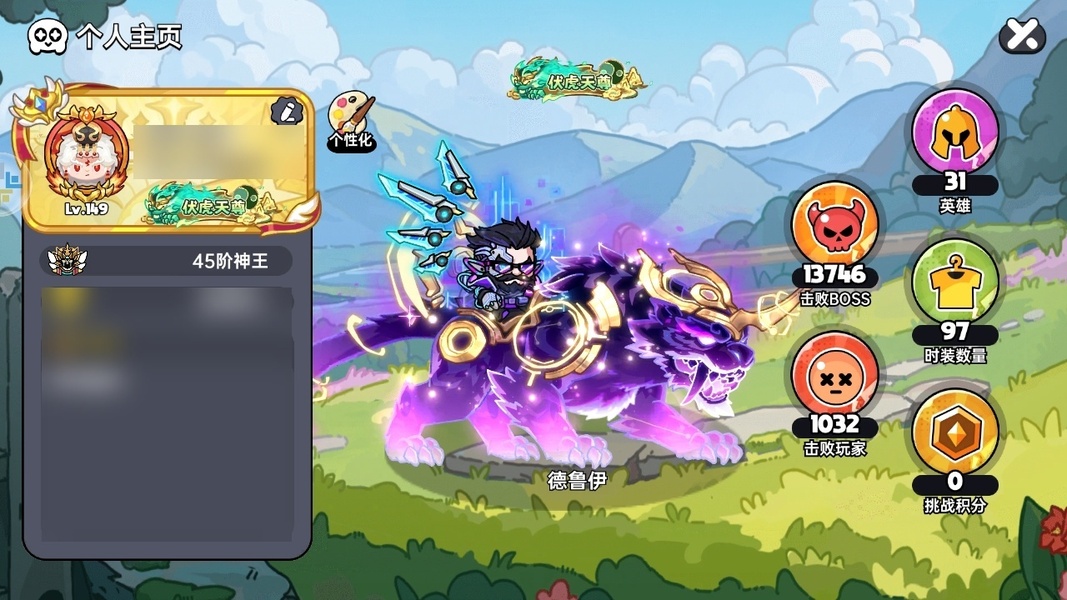Viewport: 1067px width, 600px height.
Task: View the 45阶神王 rank bar
Action: (167, 261)
